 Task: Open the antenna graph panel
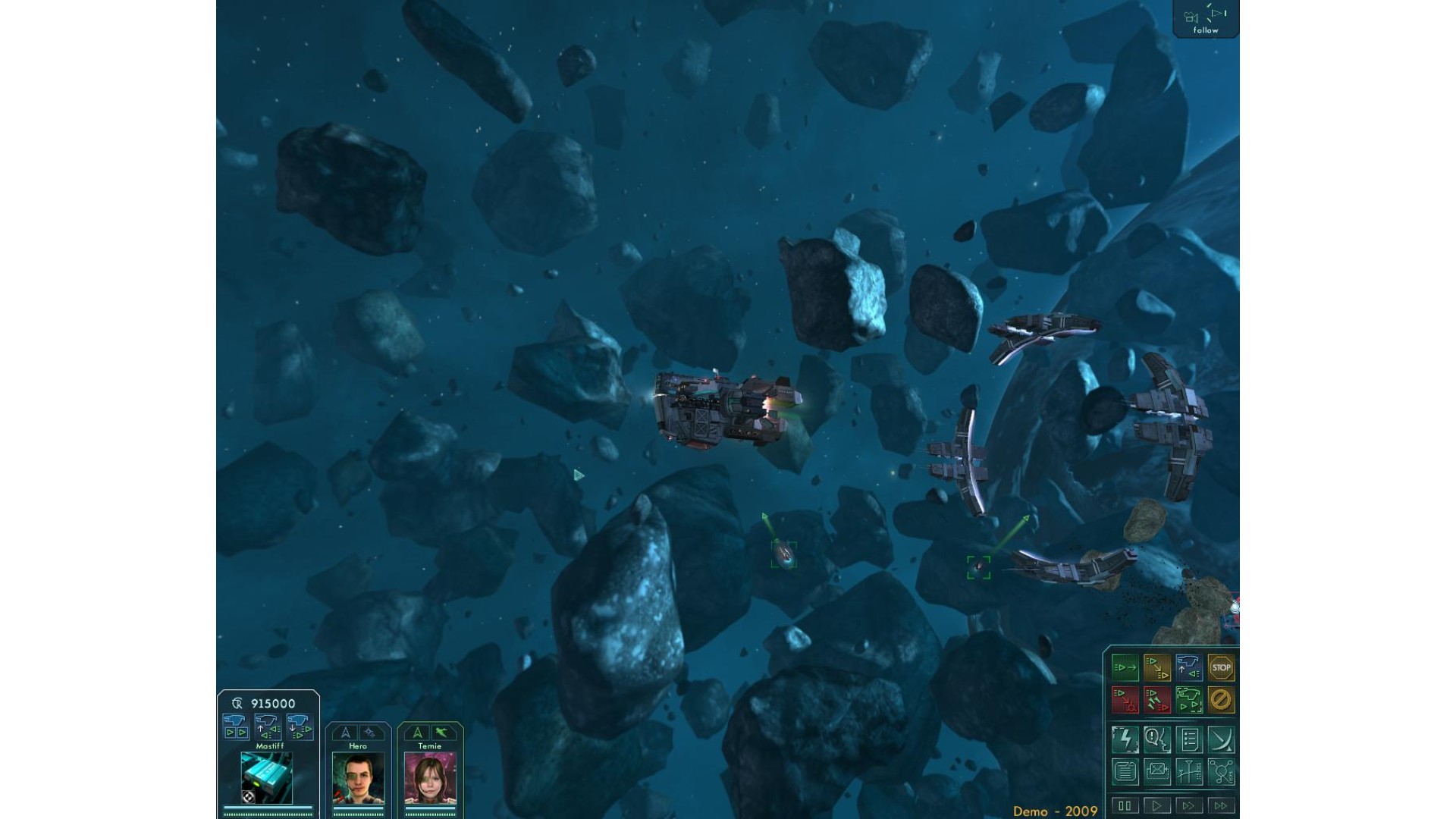(x=1189, y=772)
